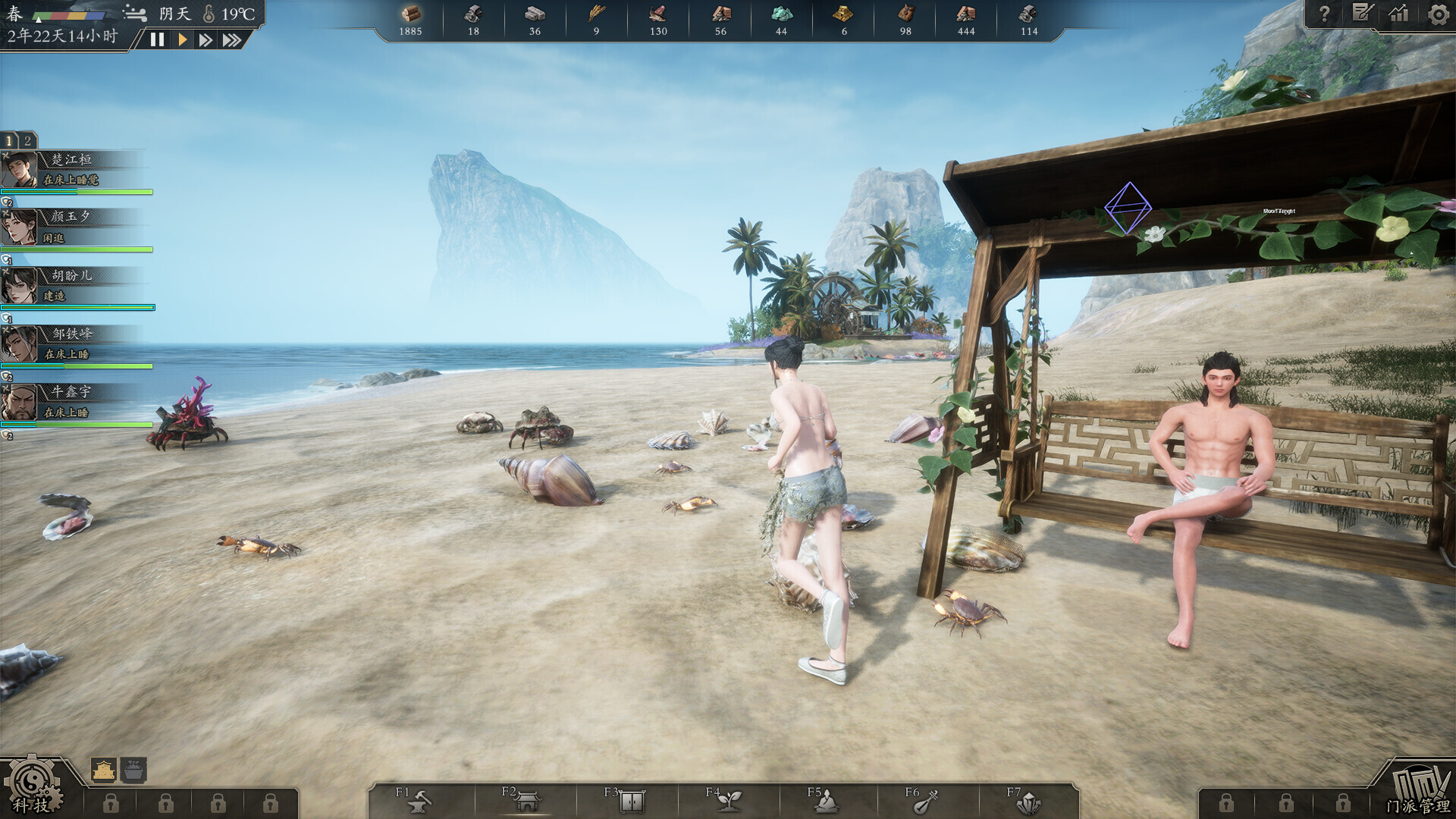Open the F5 meditation category
Image resolution: width=1456 pixels, height=819 pixels.
point(825,800)
